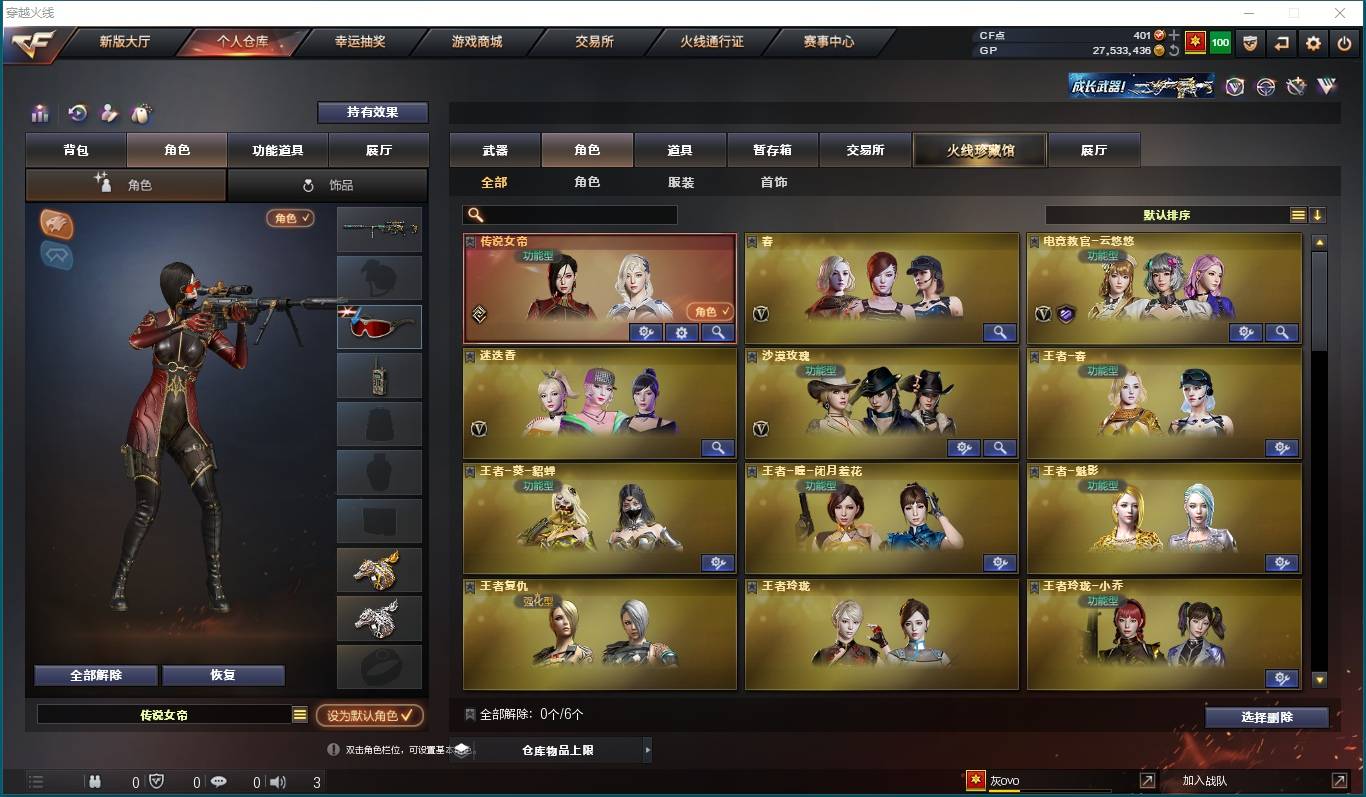Click the gear icon on 王者玲珑-小乔 card
This screenshot has width=1366, height=797.
1281,678
